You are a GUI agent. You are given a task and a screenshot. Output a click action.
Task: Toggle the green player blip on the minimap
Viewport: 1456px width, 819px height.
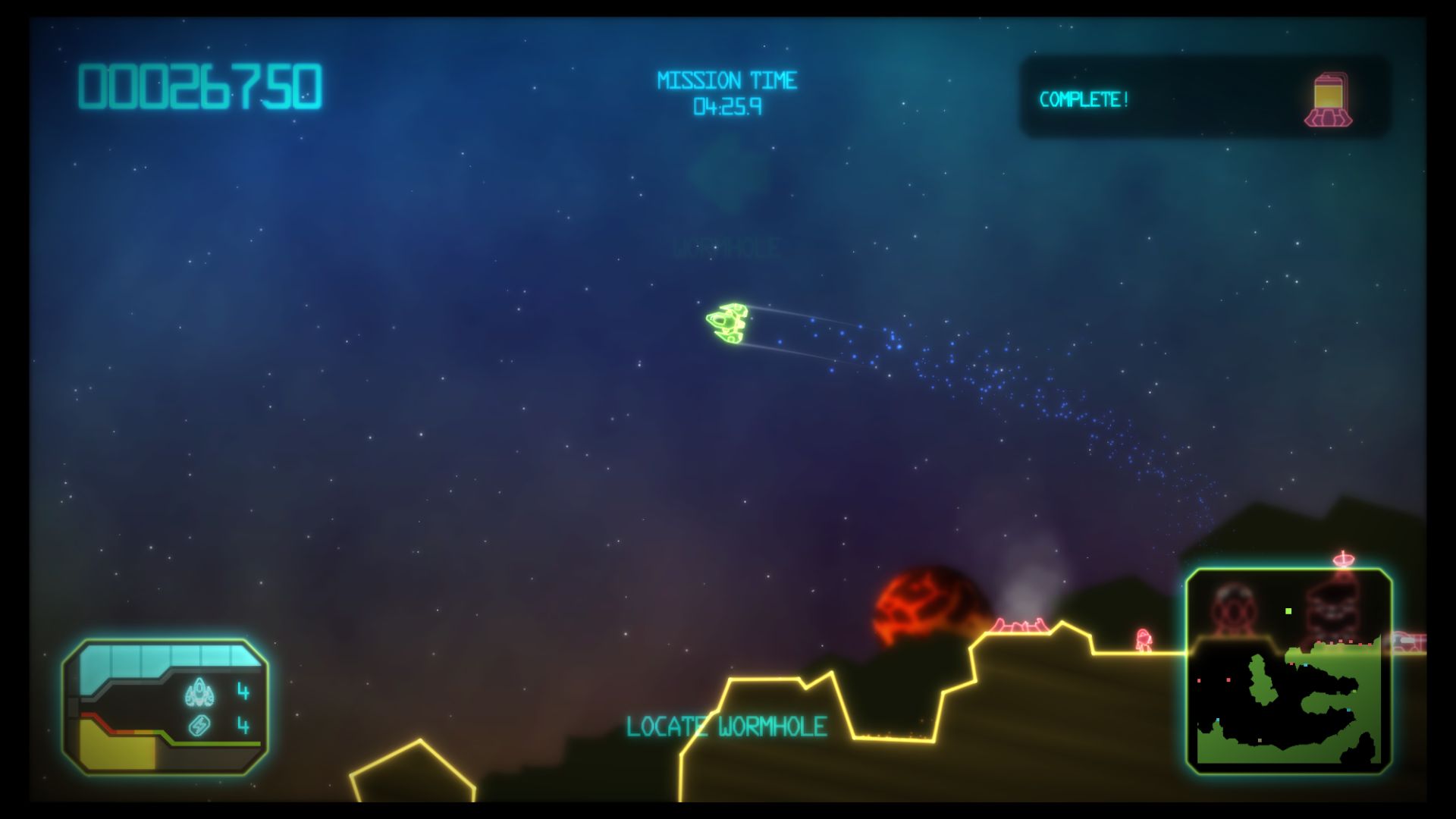(1288, 611)
